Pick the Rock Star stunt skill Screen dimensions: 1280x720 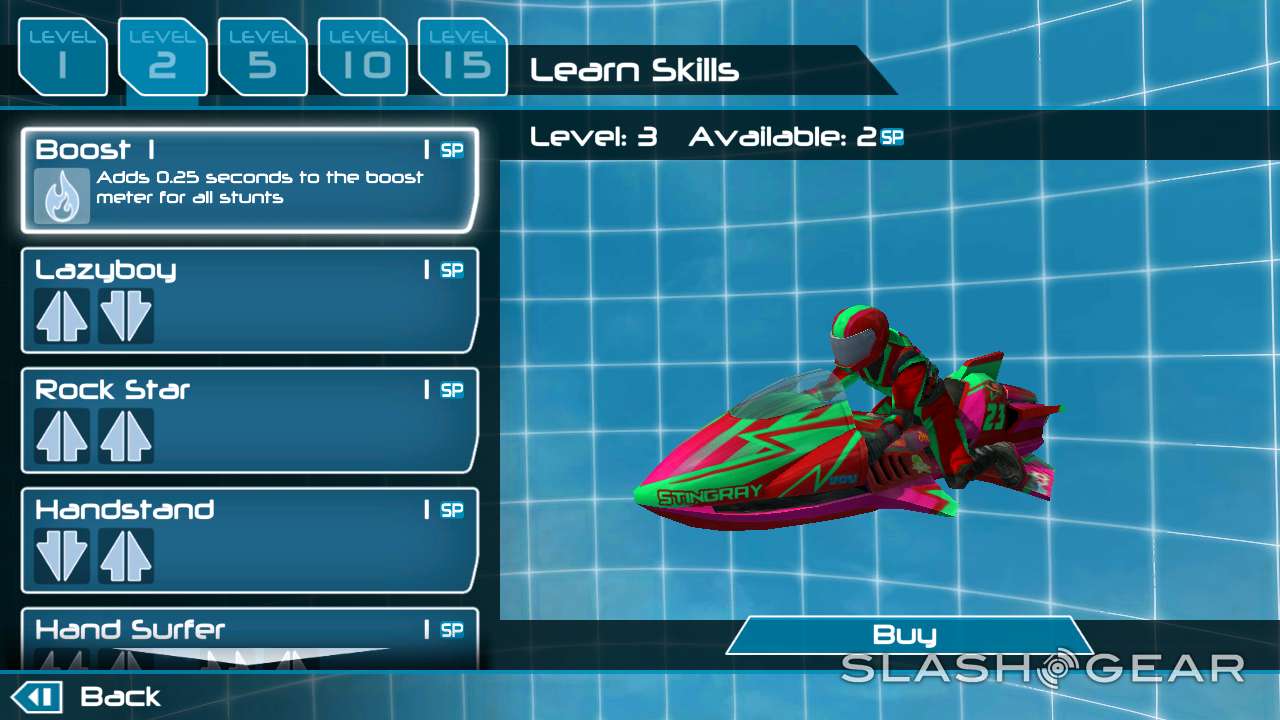click(249, 420)
